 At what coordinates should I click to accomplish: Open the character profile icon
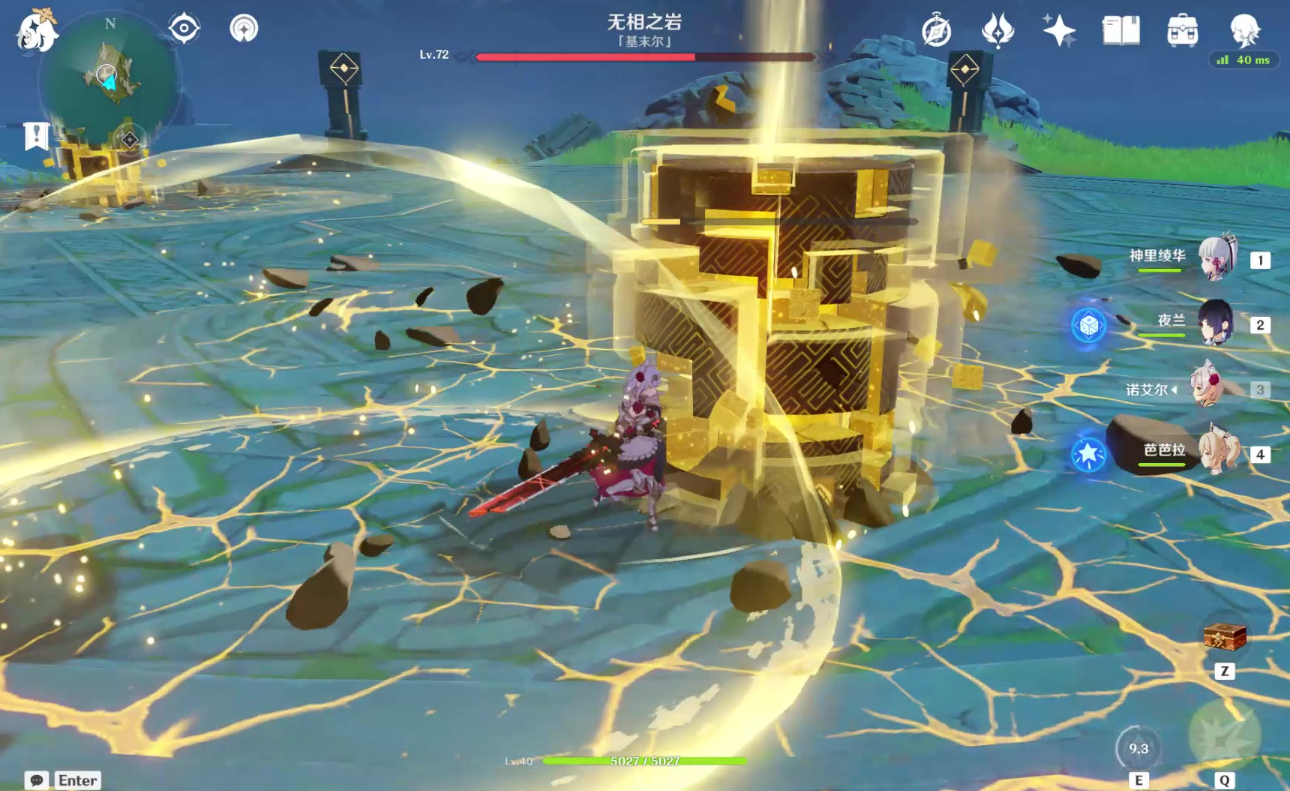tap(1245, 30)
